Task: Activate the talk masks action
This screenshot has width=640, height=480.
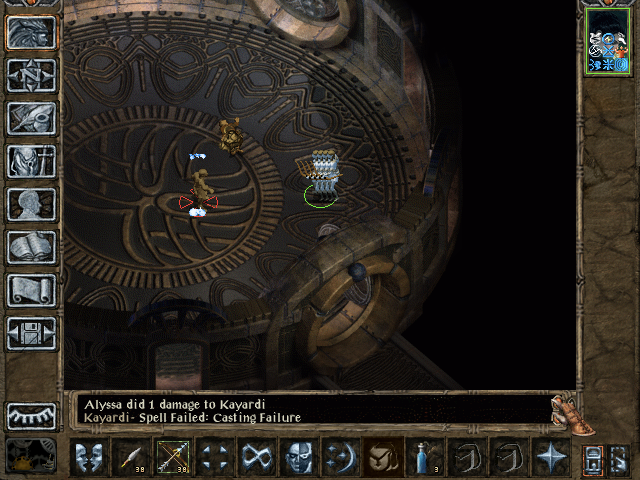Action: tap(89, 457)
